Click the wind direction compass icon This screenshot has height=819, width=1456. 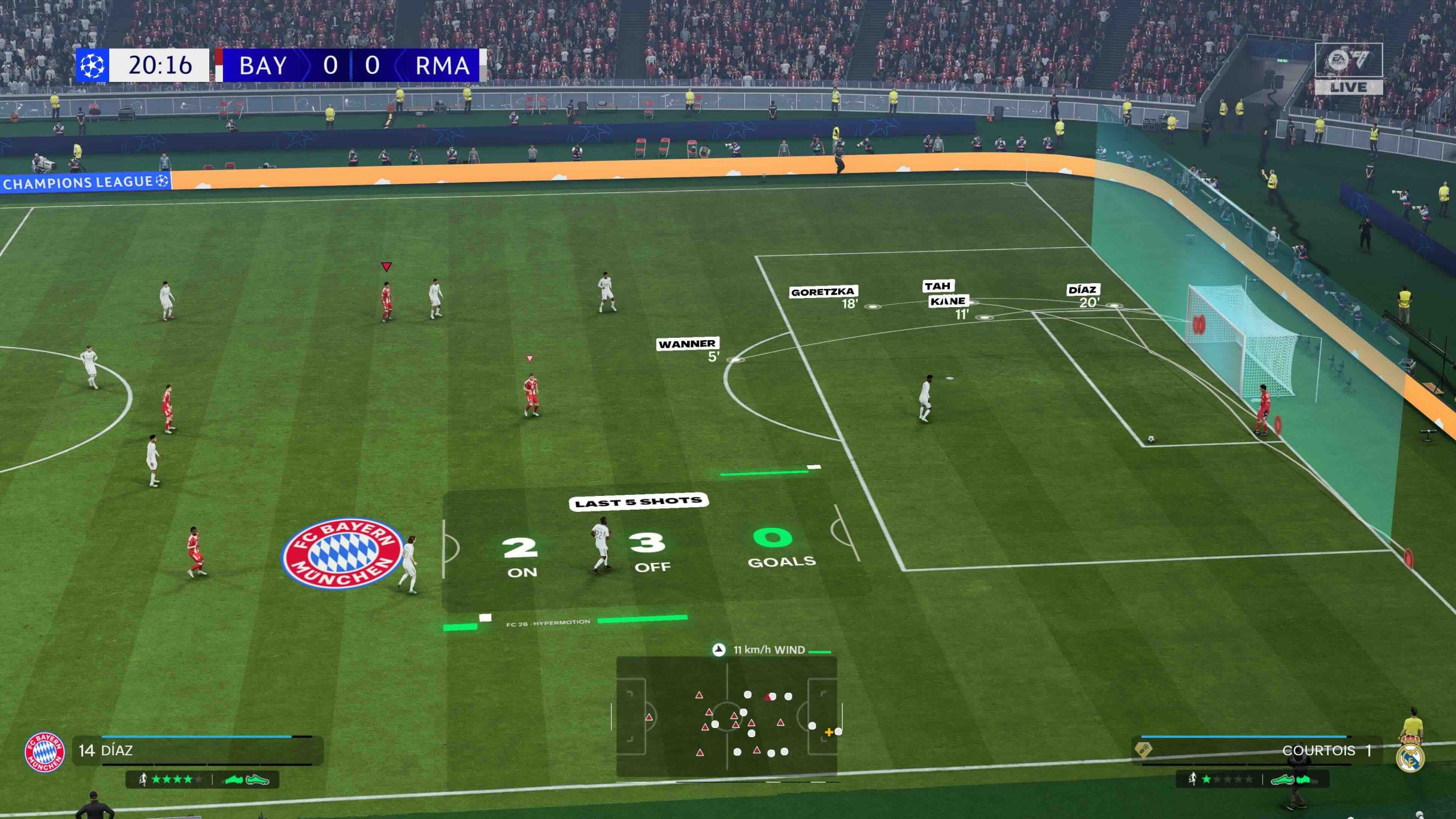719,650
